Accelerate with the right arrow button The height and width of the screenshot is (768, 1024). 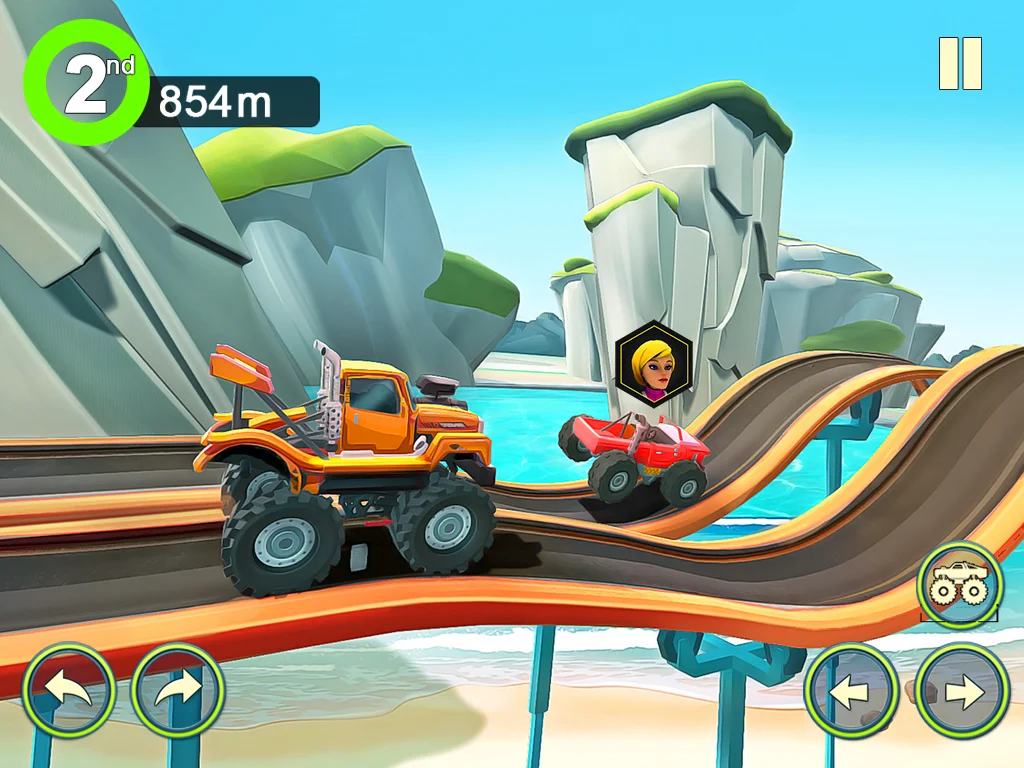click(962, 691)
